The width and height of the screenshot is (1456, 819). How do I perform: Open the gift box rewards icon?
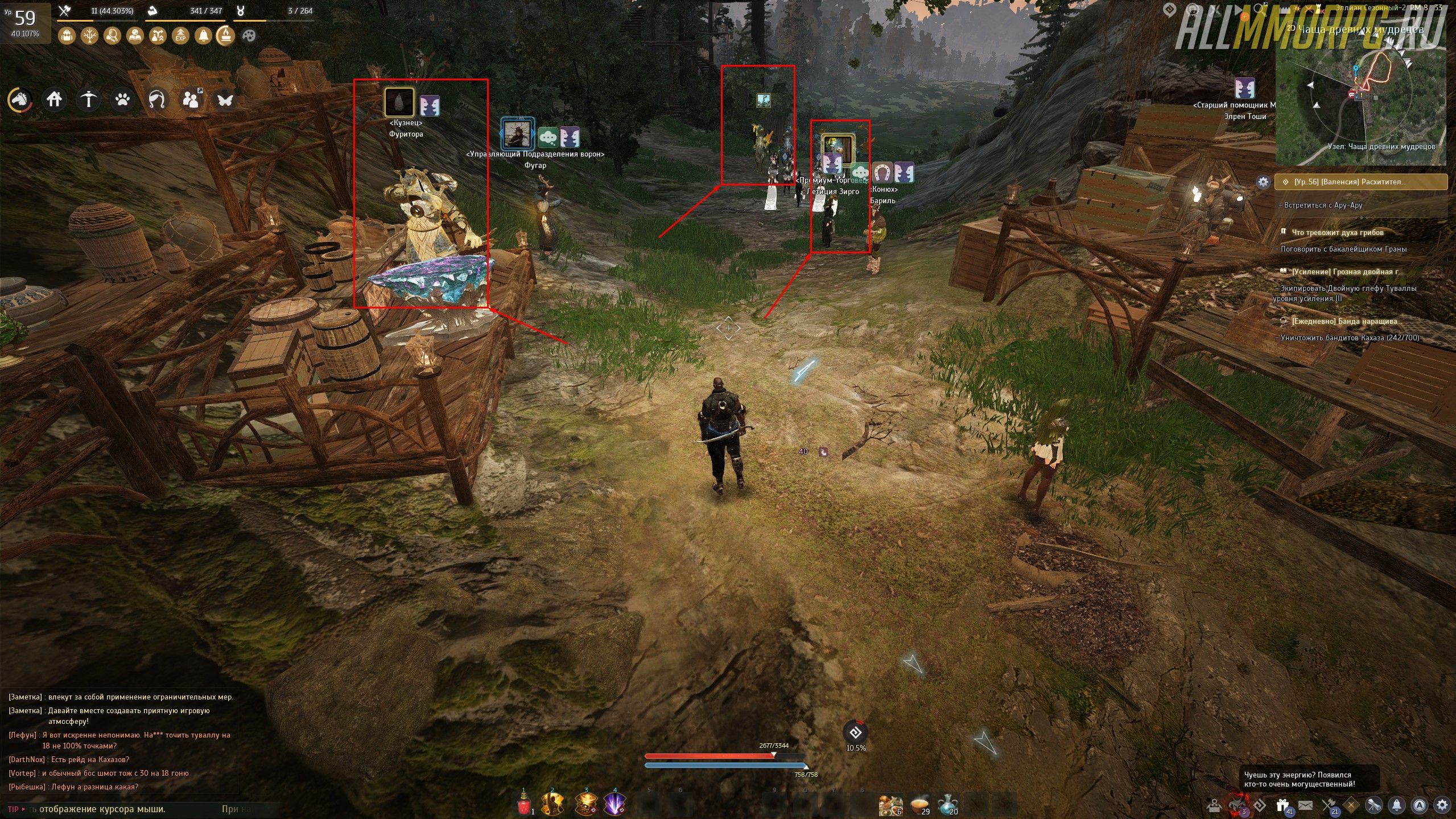[1282, 805]
